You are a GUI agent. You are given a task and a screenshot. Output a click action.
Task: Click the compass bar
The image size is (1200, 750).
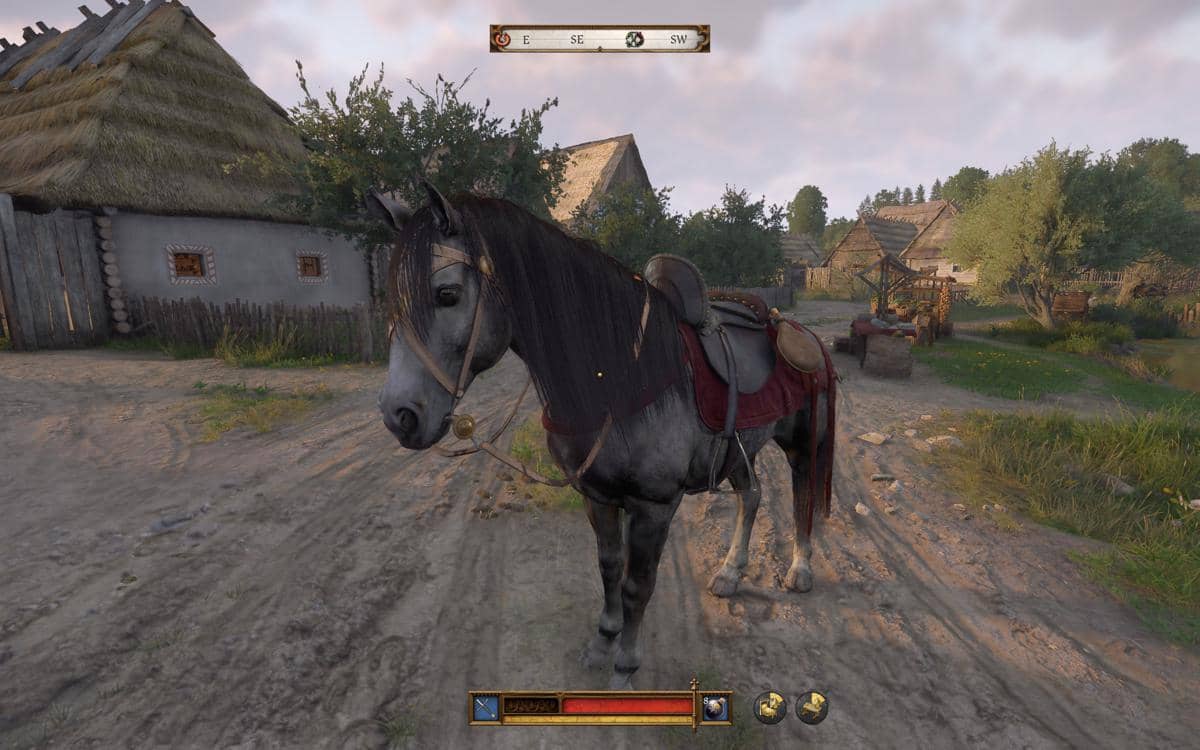coord(599,39)
